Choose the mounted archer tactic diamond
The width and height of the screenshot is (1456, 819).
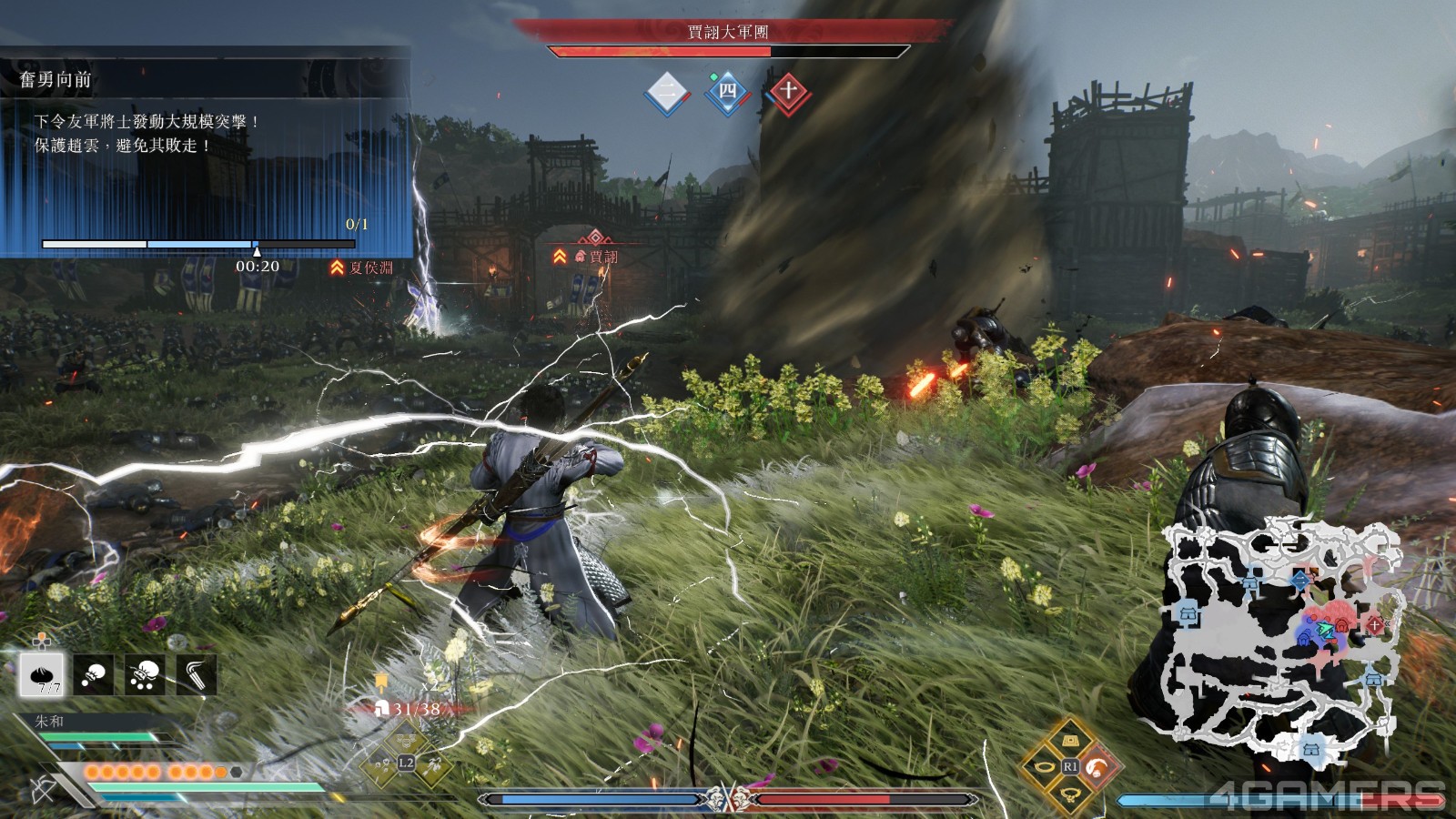[432, 764]
